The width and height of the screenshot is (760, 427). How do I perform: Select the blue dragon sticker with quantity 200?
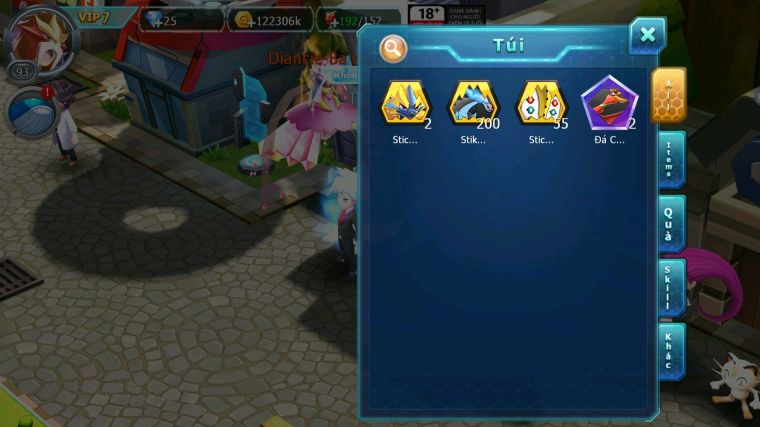[x=472, y=103]
